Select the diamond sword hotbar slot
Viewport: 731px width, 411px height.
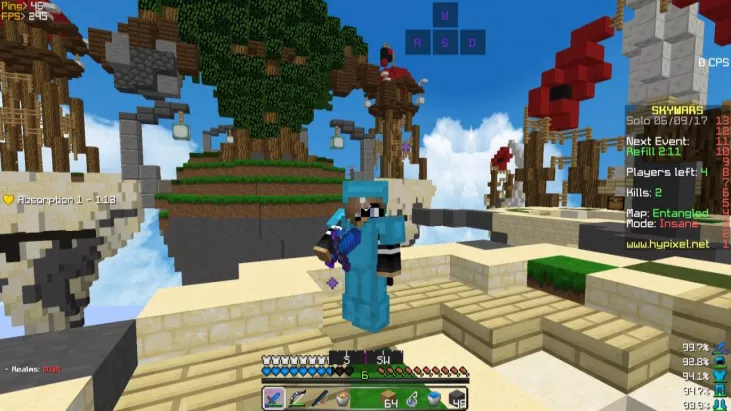(x=274, y=398)
